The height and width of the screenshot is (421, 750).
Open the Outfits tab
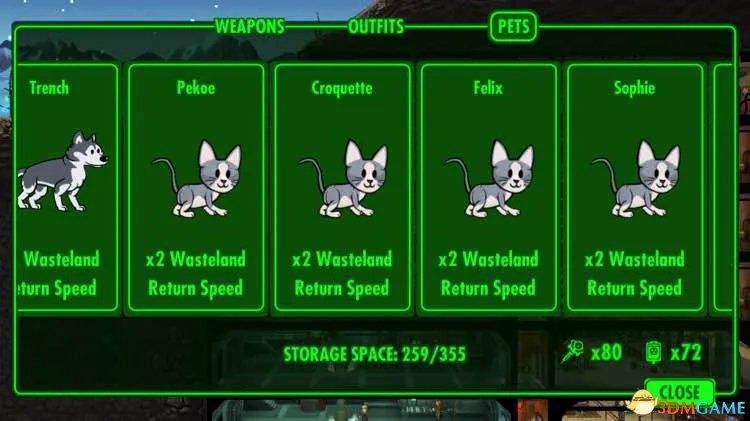click(x=376, y=27)
